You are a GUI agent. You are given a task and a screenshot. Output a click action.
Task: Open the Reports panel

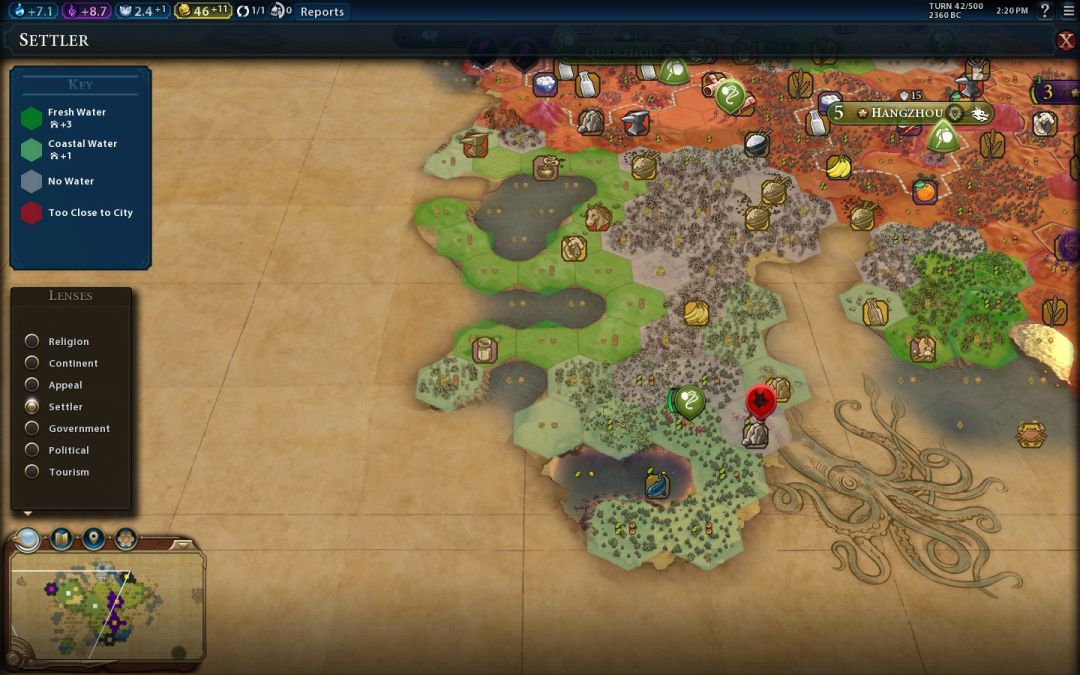coord(321,12)
